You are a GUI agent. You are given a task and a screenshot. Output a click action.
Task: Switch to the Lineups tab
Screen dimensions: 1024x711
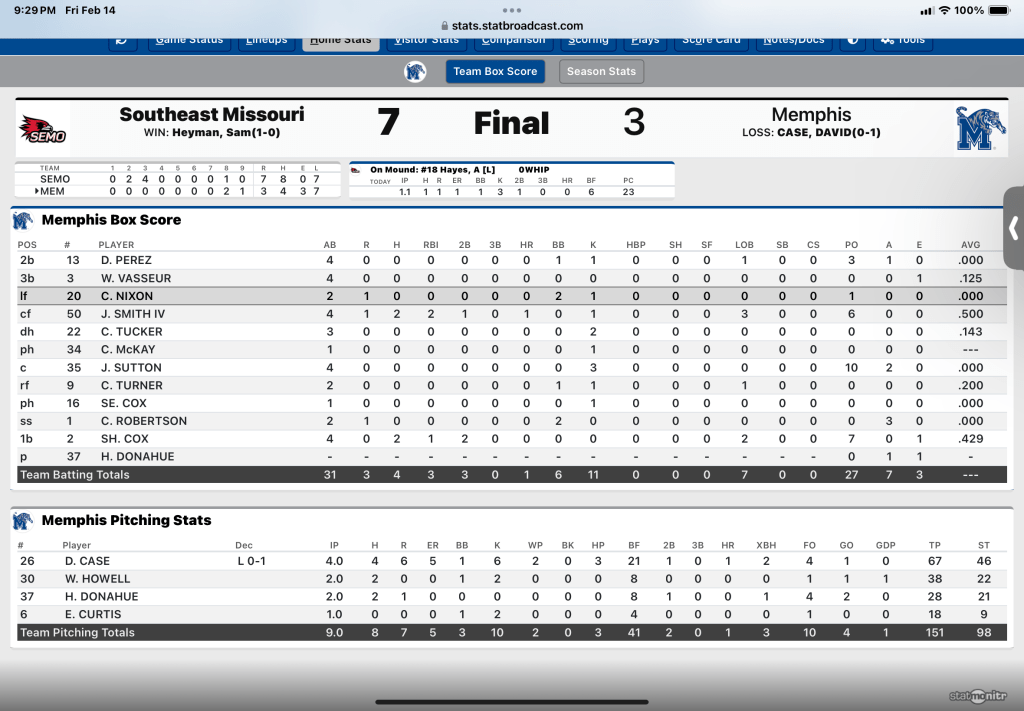tap(266, 41)
